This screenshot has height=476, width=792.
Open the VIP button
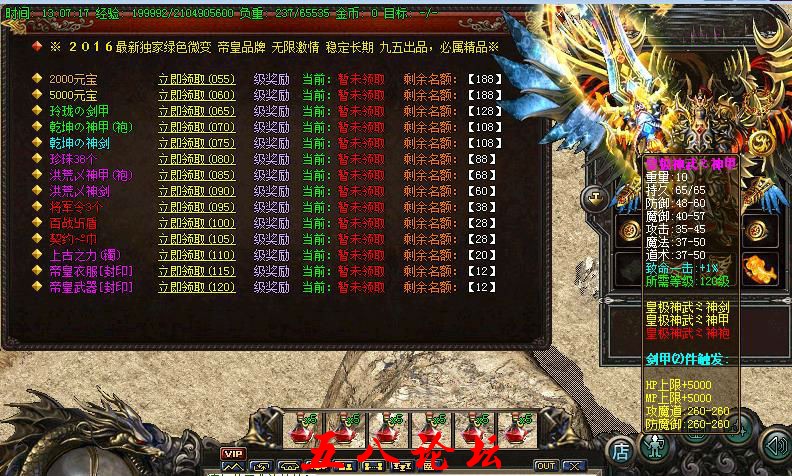click(x=233, y=454)
